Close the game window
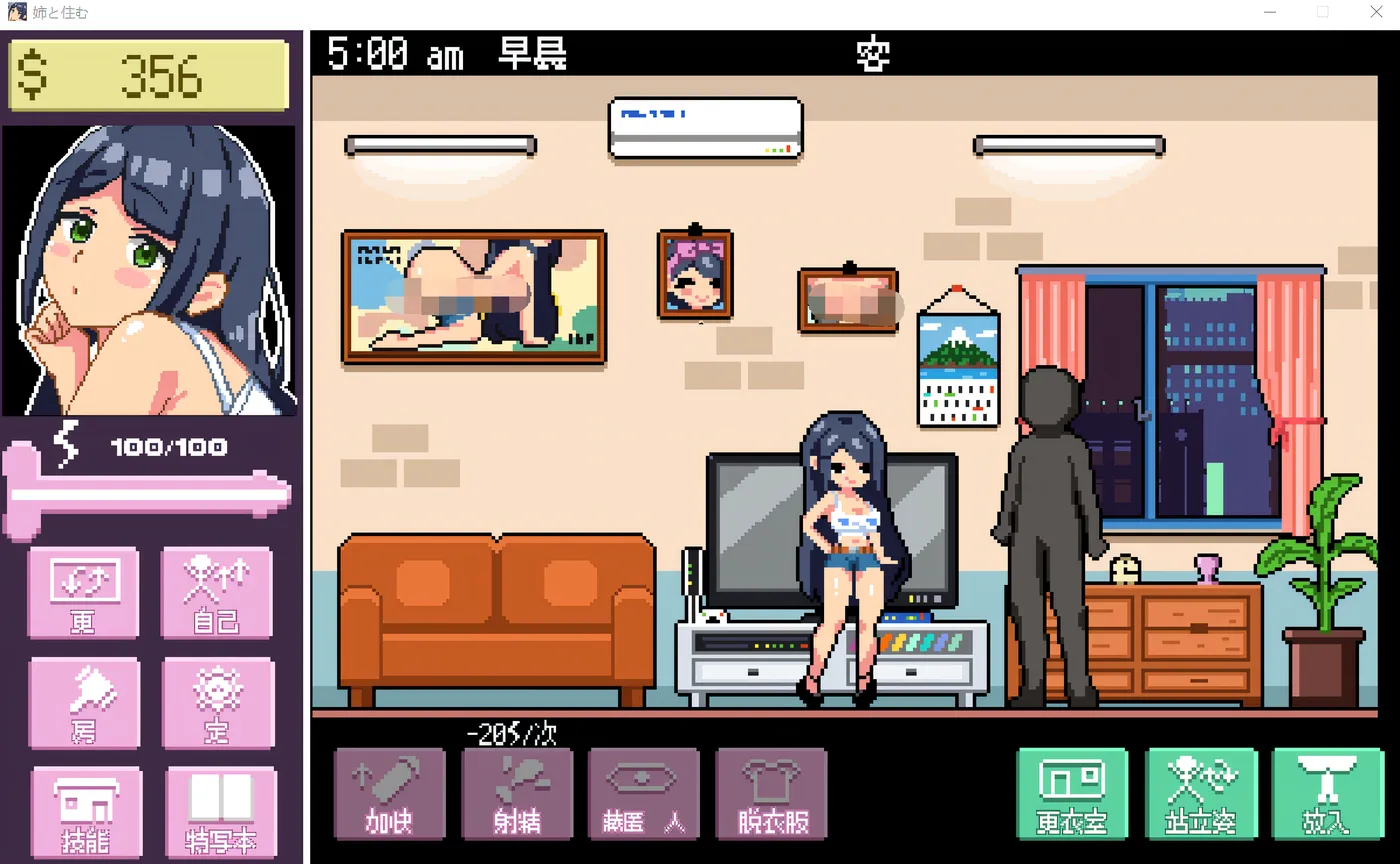This screenshot has height=864, width=1400. coord(1375,13)
